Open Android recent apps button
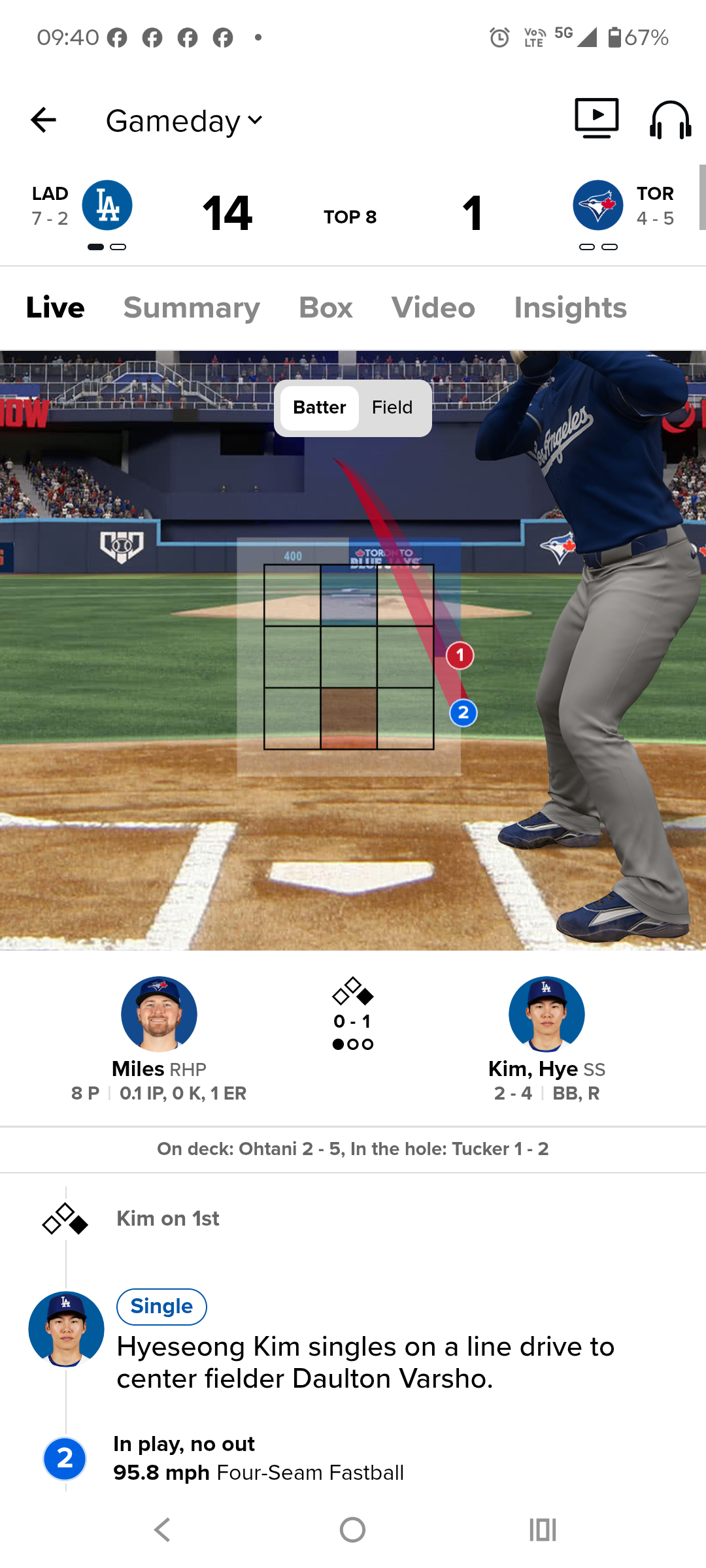706x1568 pixels. pyautogui.click(x=543, y=1529)
